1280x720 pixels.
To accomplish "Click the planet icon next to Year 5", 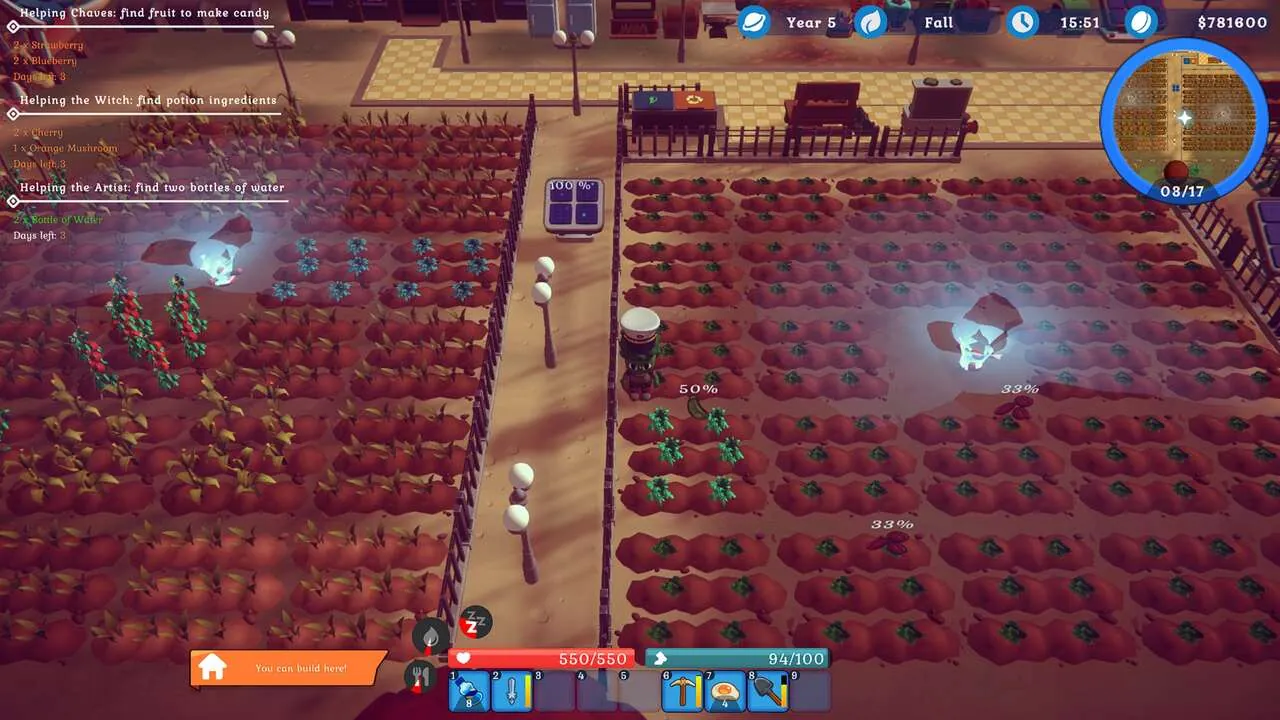I will pos(752,20).
